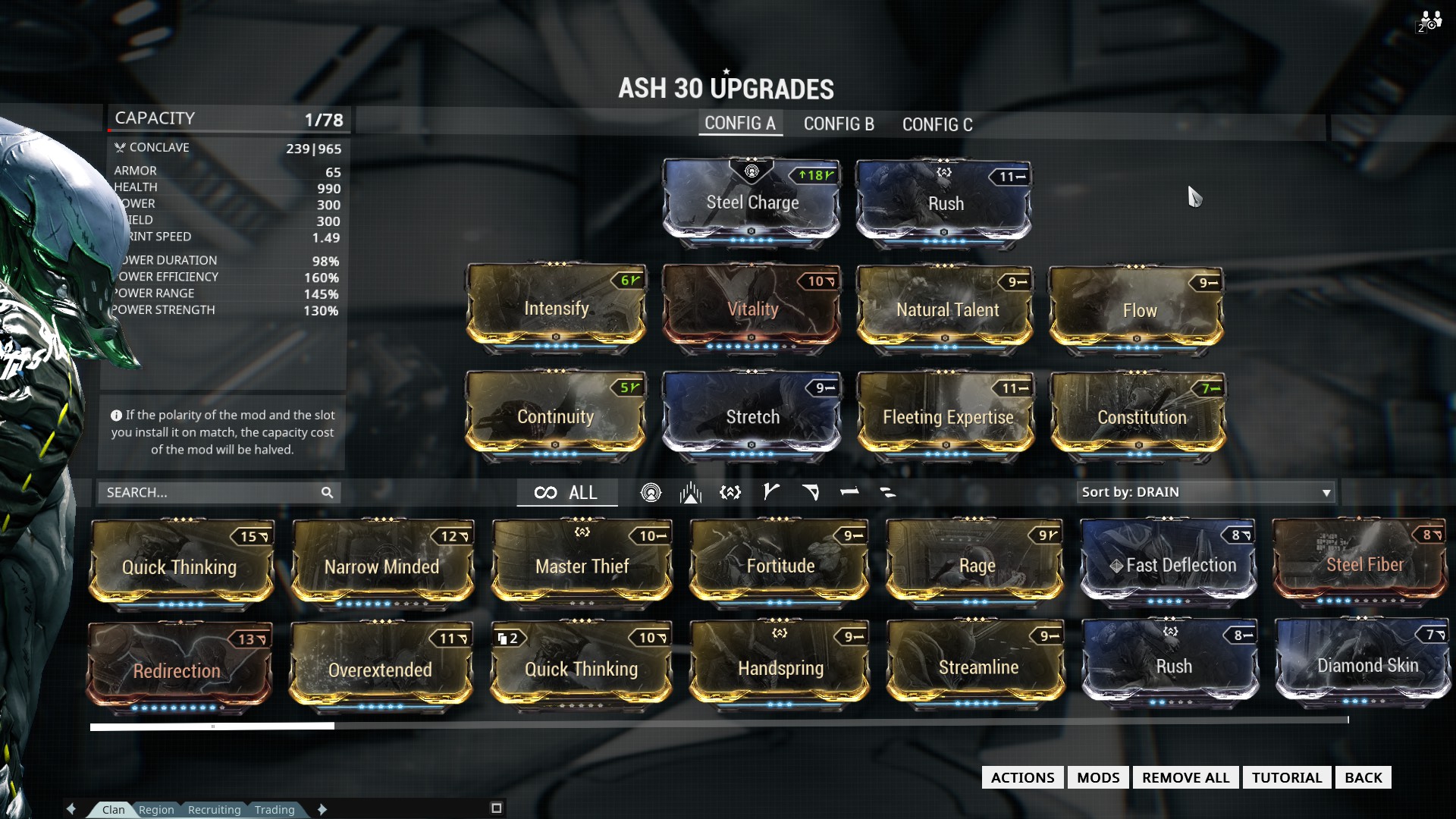
Task: Select the Master Thief mod card
Action: [x=582, y=566]
